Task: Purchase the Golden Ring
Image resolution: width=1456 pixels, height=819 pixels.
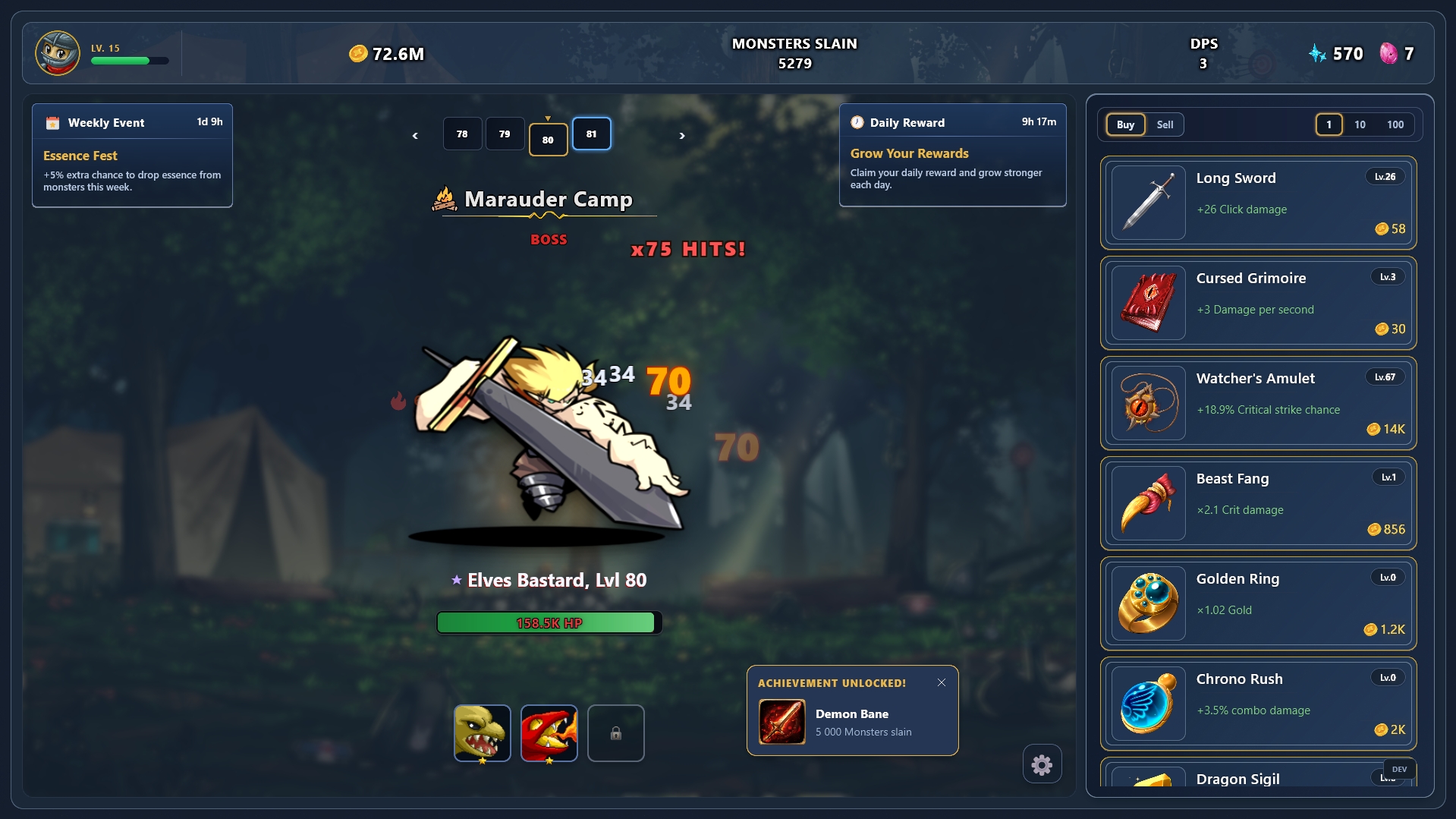Action: [x=1258, y=603]
